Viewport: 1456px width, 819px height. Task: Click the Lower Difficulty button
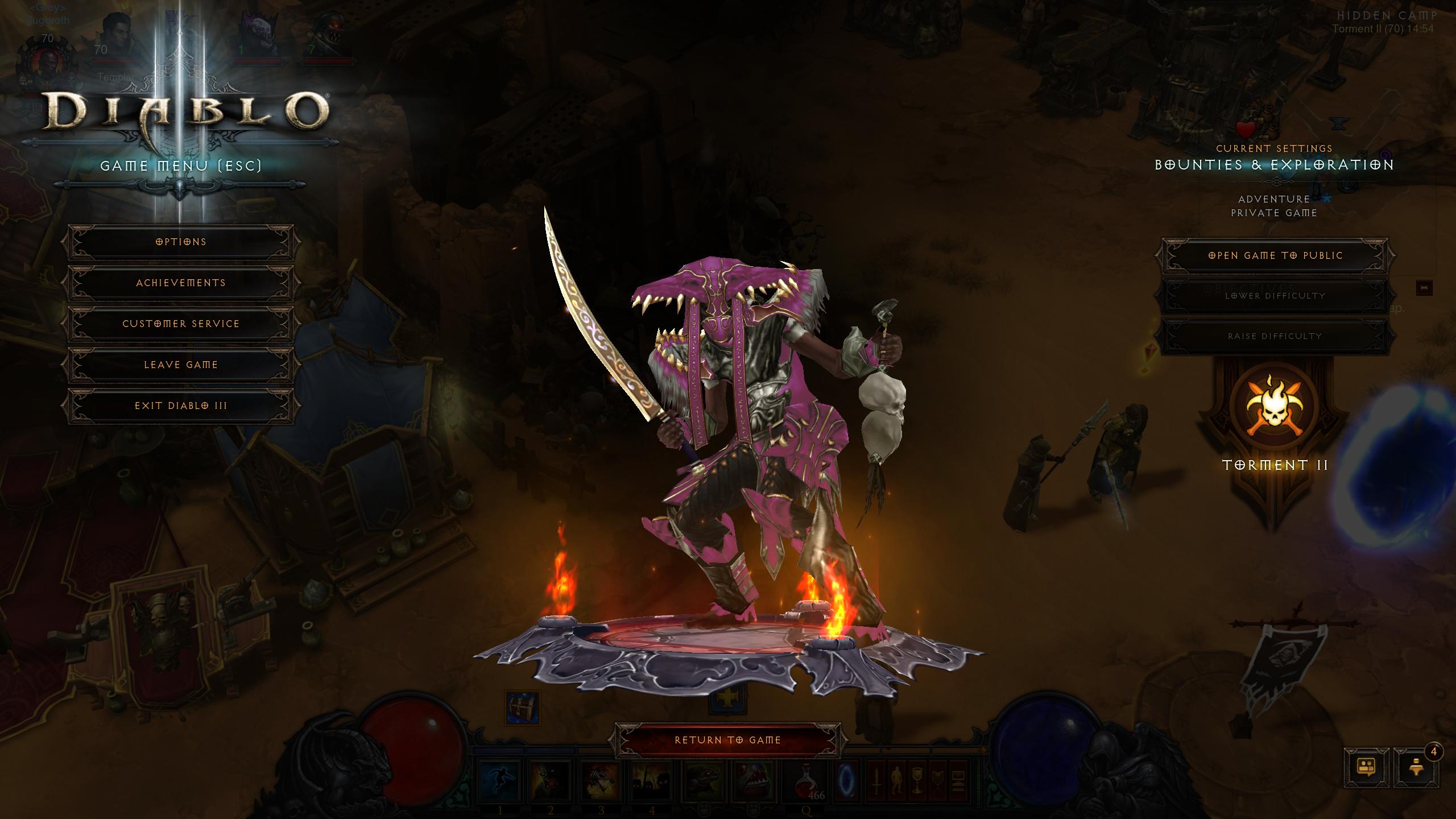click(1275, 296)
